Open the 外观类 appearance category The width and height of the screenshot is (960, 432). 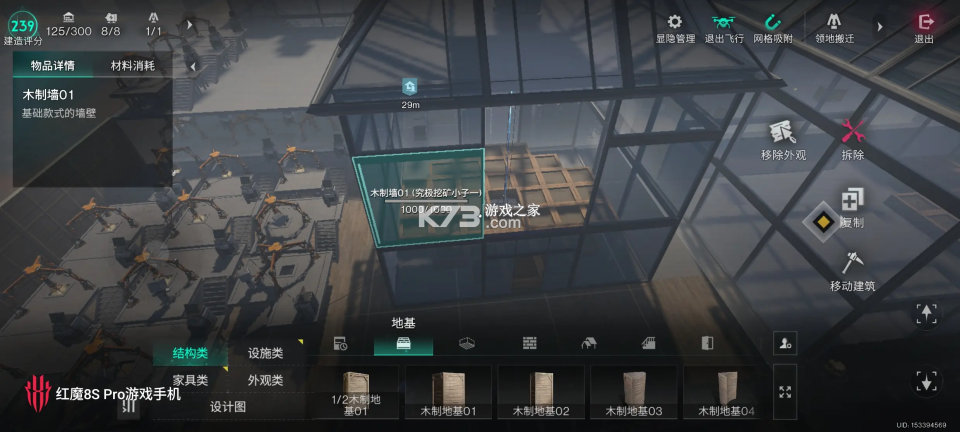(x=265, y=380)
